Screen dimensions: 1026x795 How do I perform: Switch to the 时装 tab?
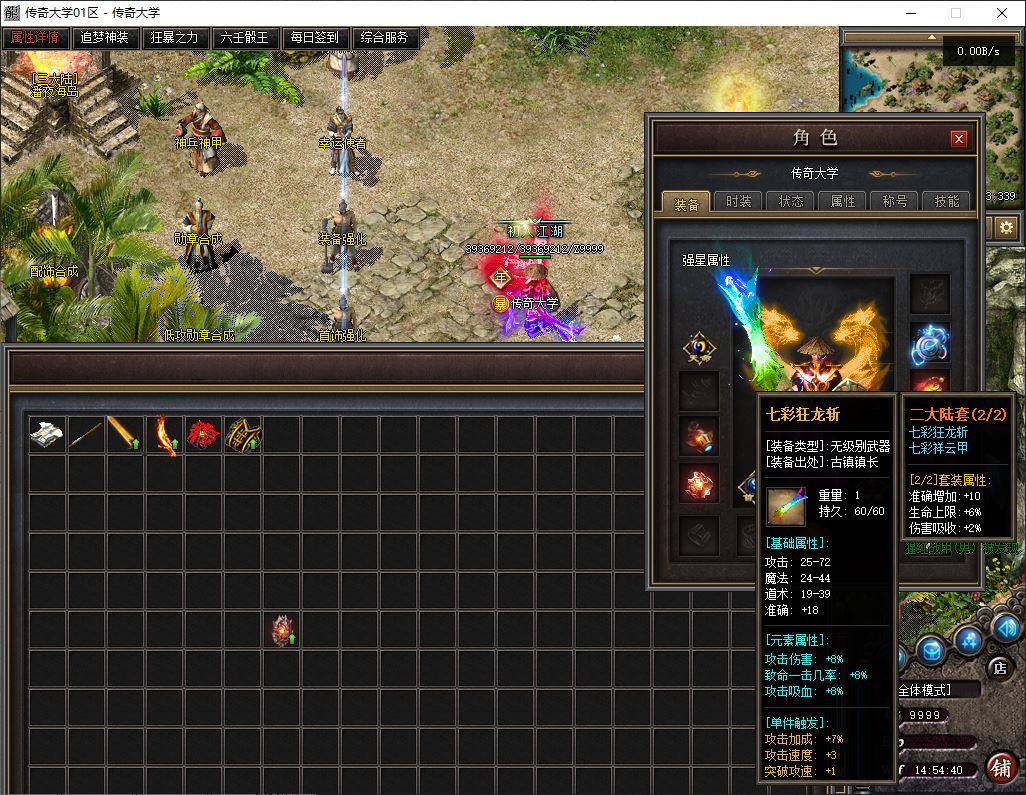click(x=739, y=201)
